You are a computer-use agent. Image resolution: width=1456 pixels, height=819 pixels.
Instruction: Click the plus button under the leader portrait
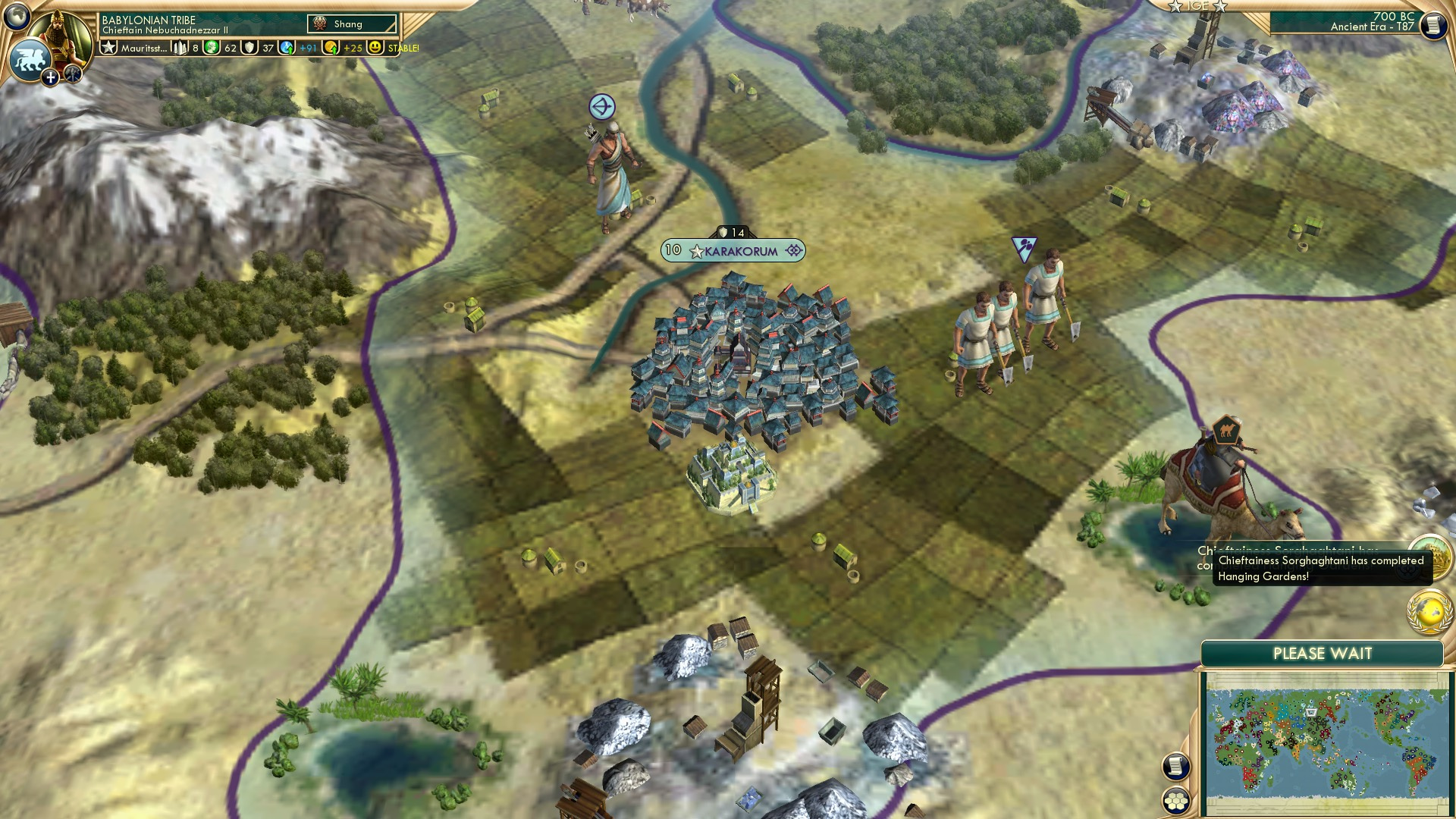pyautogui.click(x=50, y=79)
